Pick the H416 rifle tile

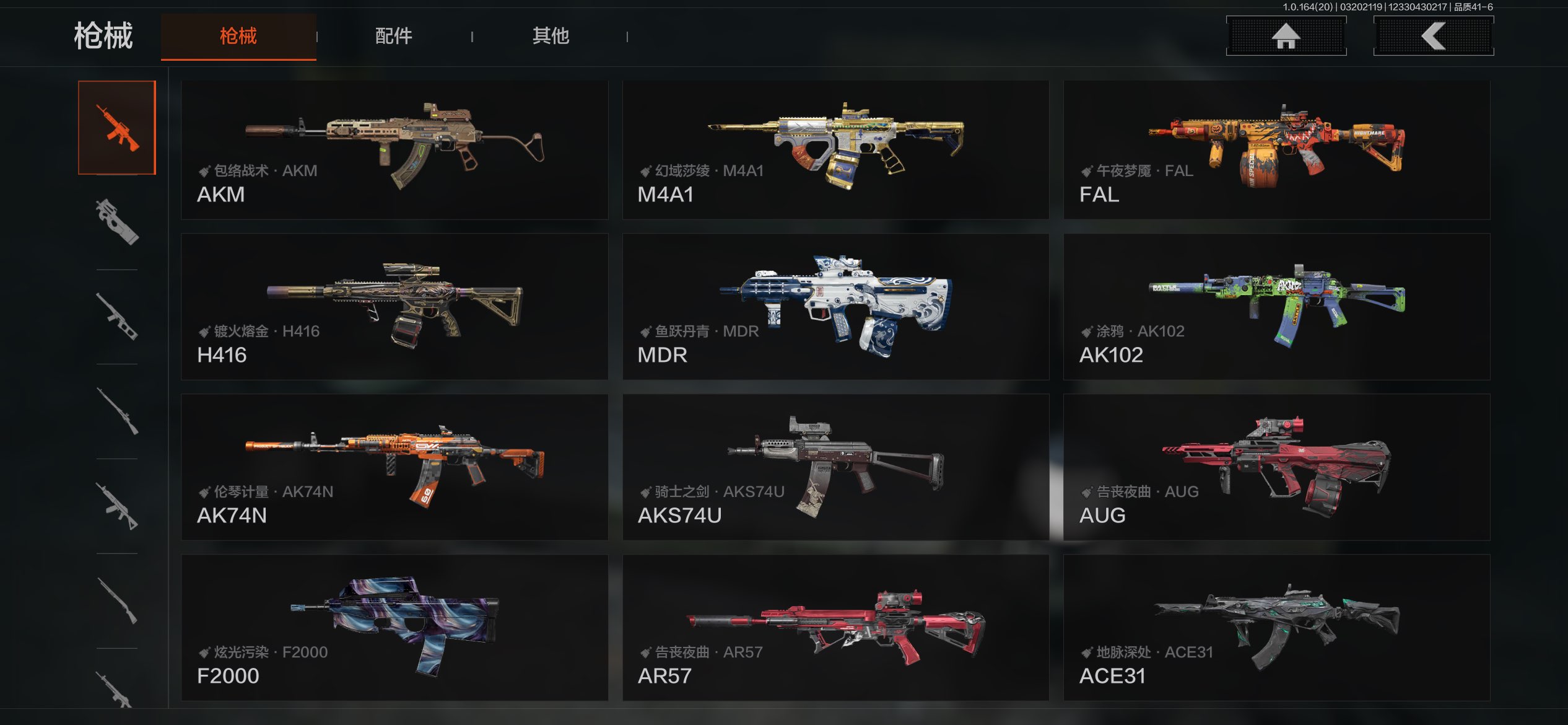tap(394, 307)
